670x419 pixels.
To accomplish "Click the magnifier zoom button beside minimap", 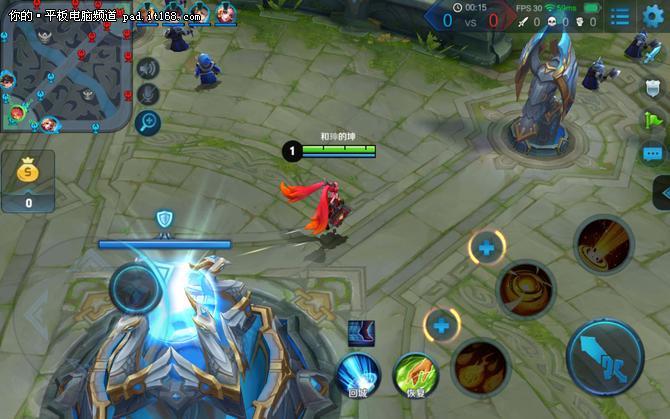I will click(x=148, y=122).
